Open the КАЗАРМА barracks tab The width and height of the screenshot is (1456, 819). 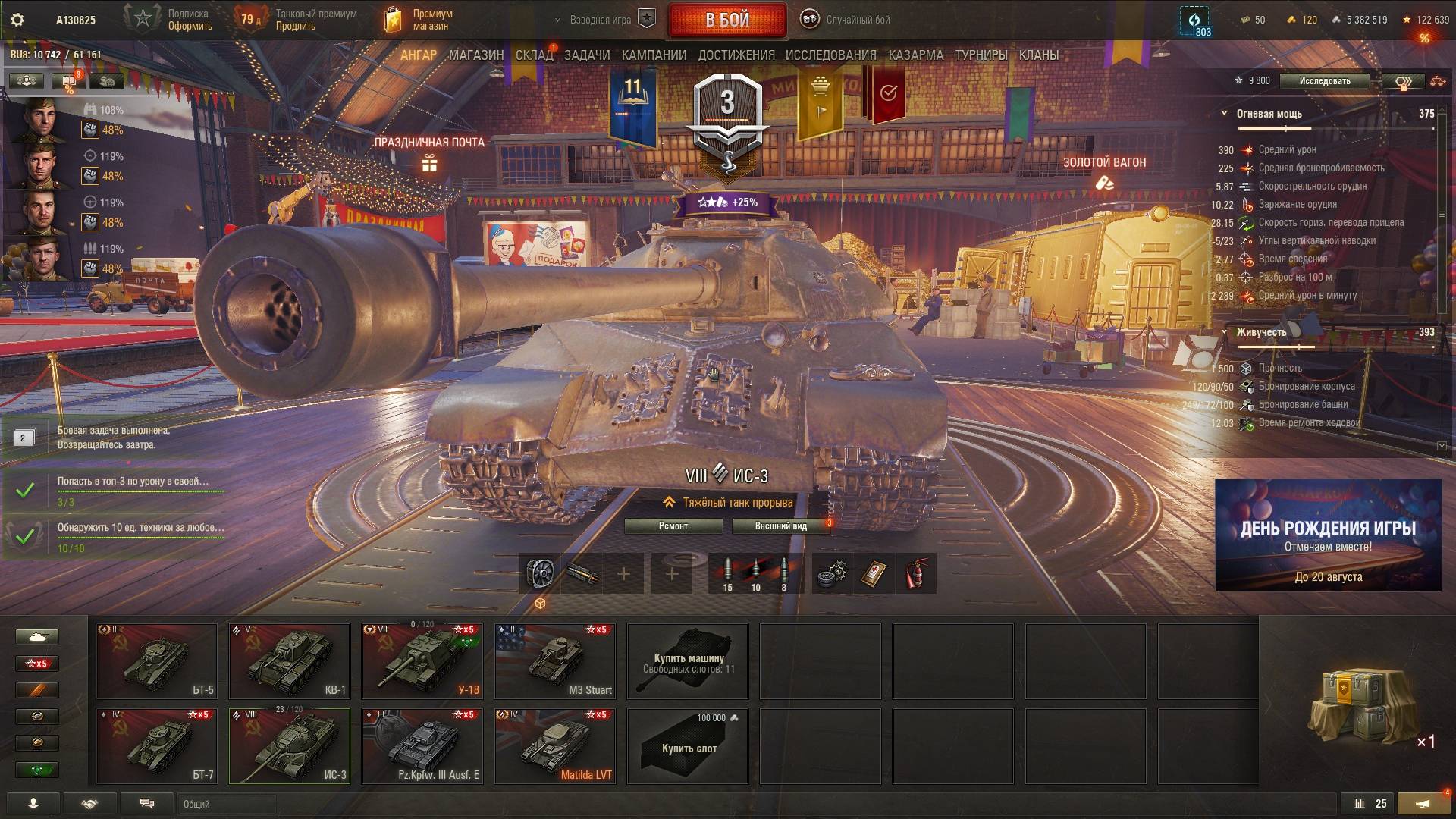point(915,55)
